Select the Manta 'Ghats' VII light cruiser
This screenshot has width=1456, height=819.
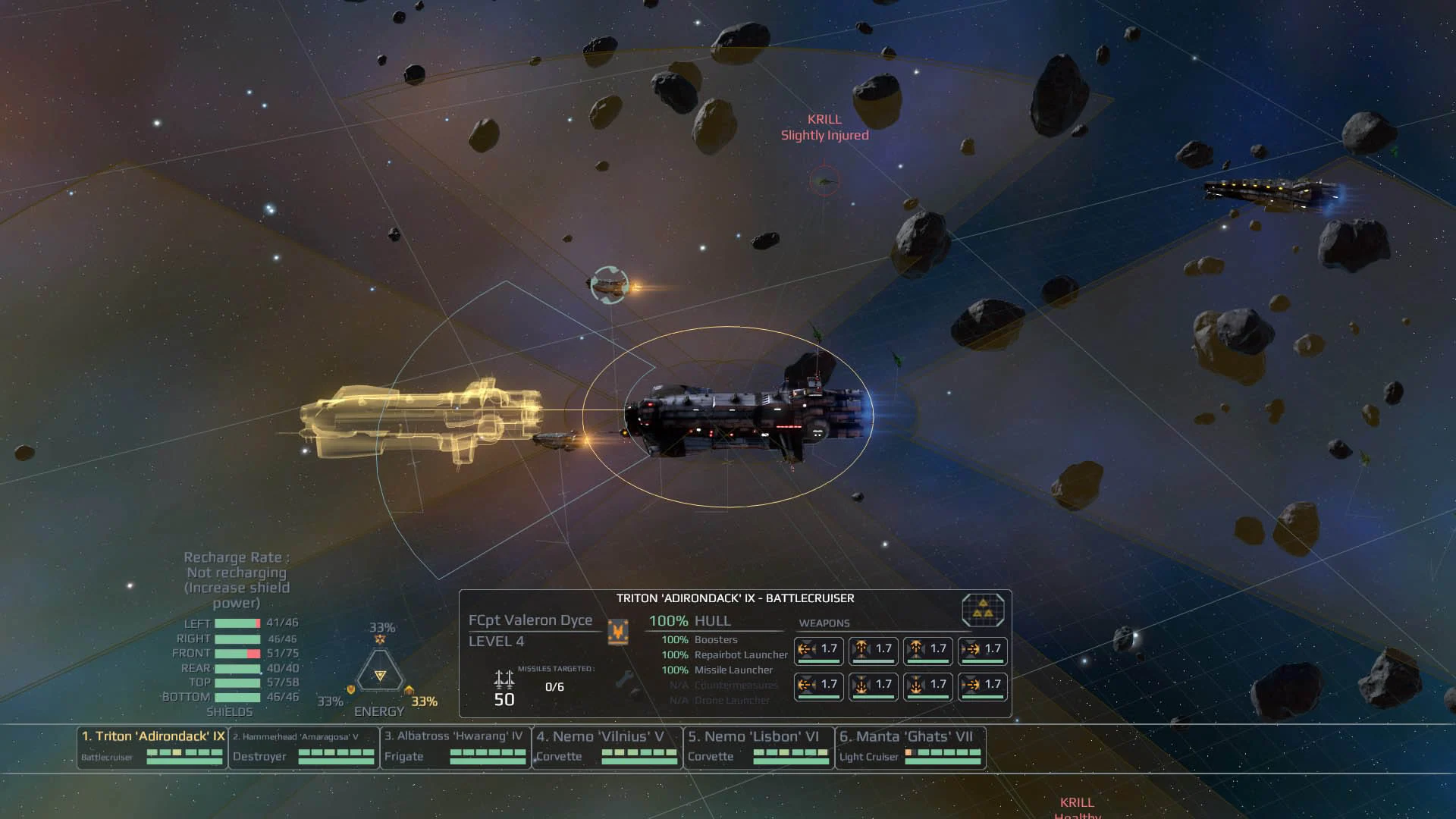point(910,748)
